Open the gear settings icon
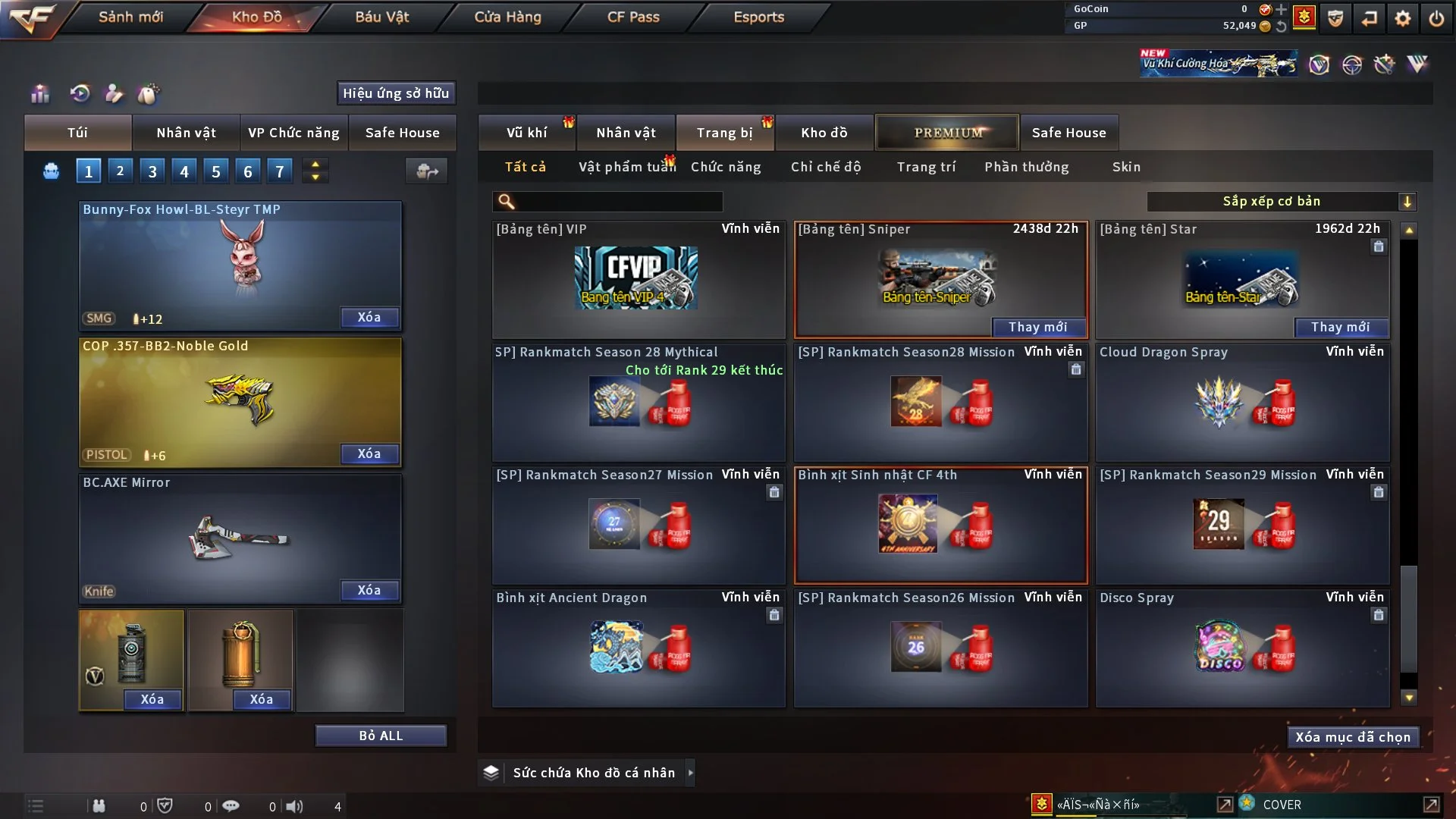The width and height of the screenshot is (1456, 819). click(x=1402, y=18)
